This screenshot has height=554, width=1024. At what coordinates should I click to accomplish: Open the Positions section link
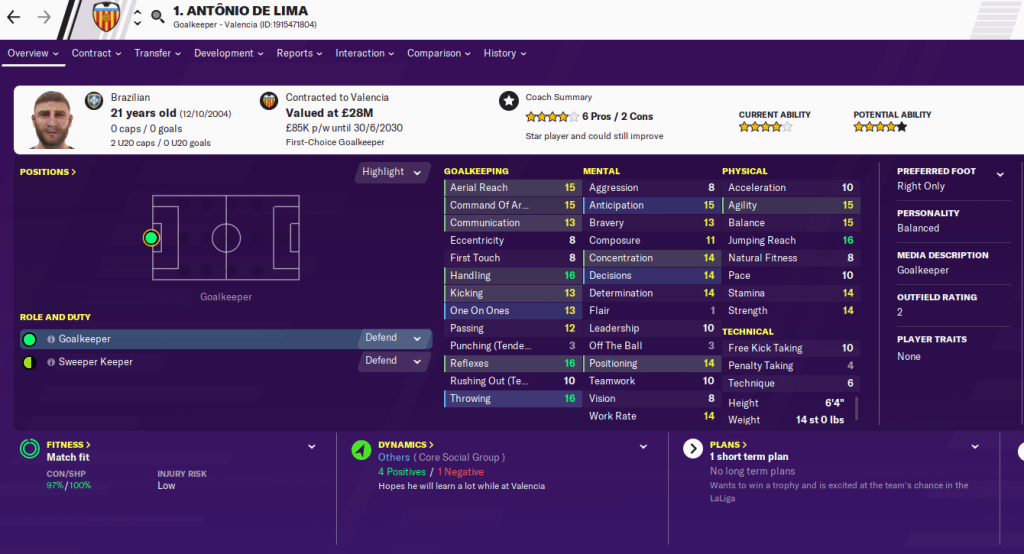coord(48,172)
